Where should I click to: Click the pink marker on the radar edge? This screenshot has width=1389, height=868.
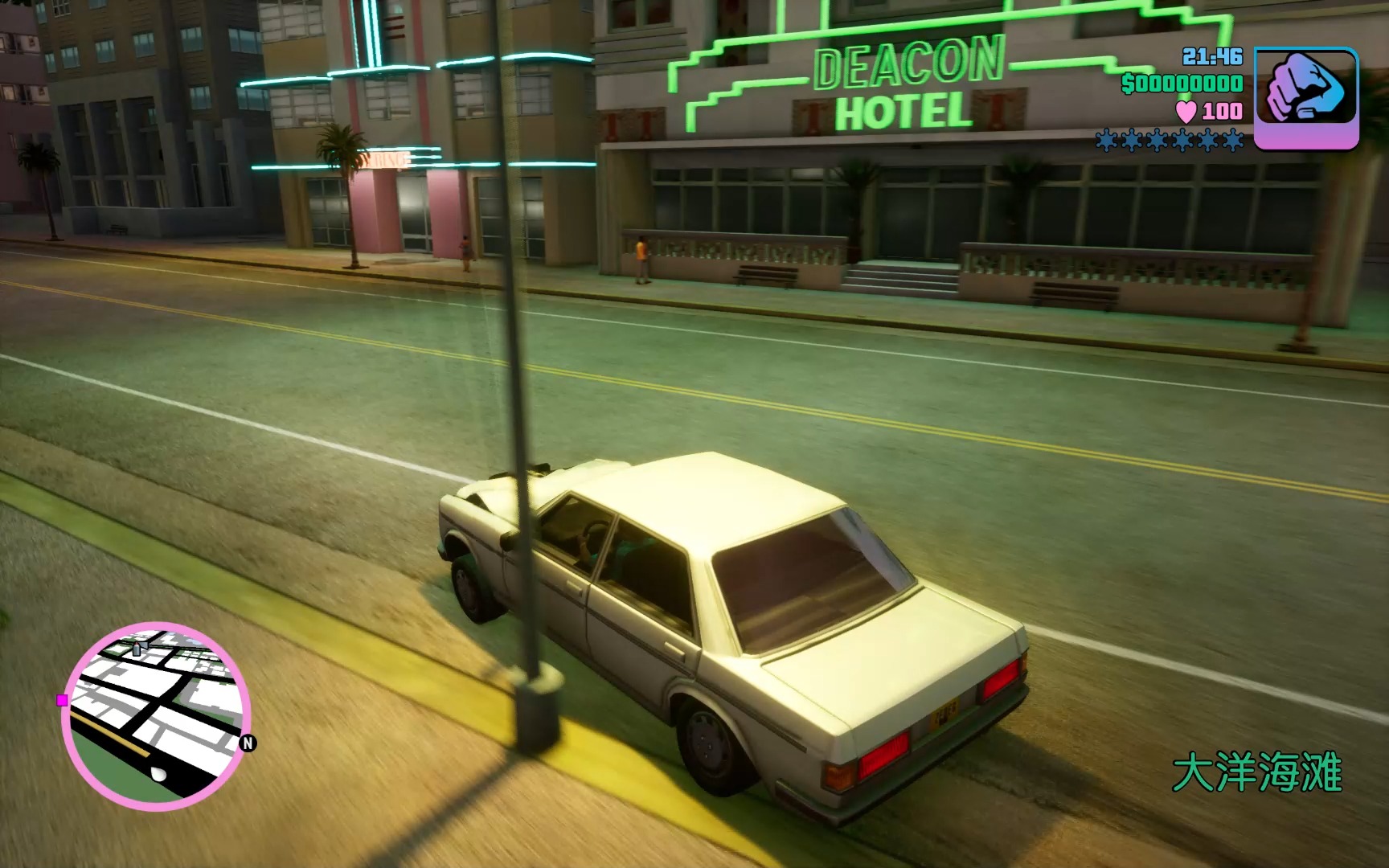click(63, 700)
